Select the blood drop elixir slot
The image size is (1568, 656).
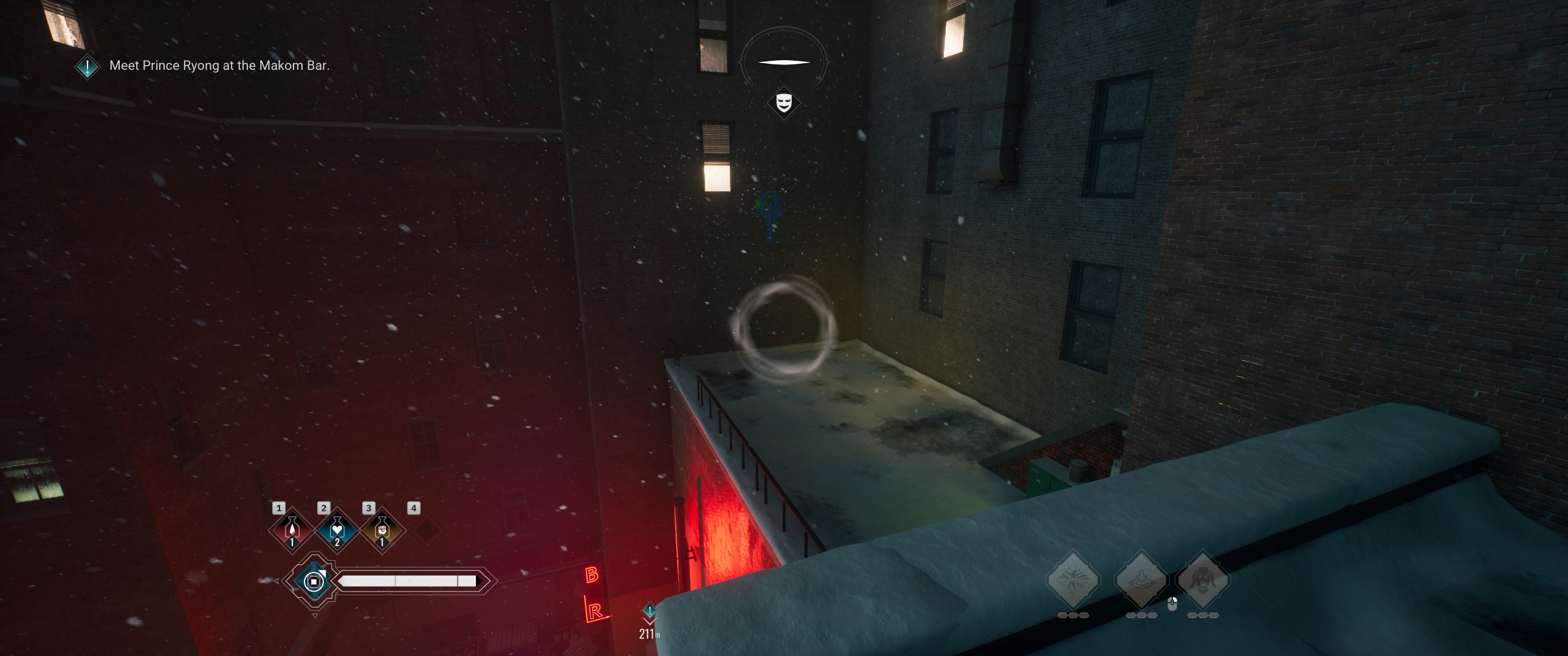click(x=292, y=530)
